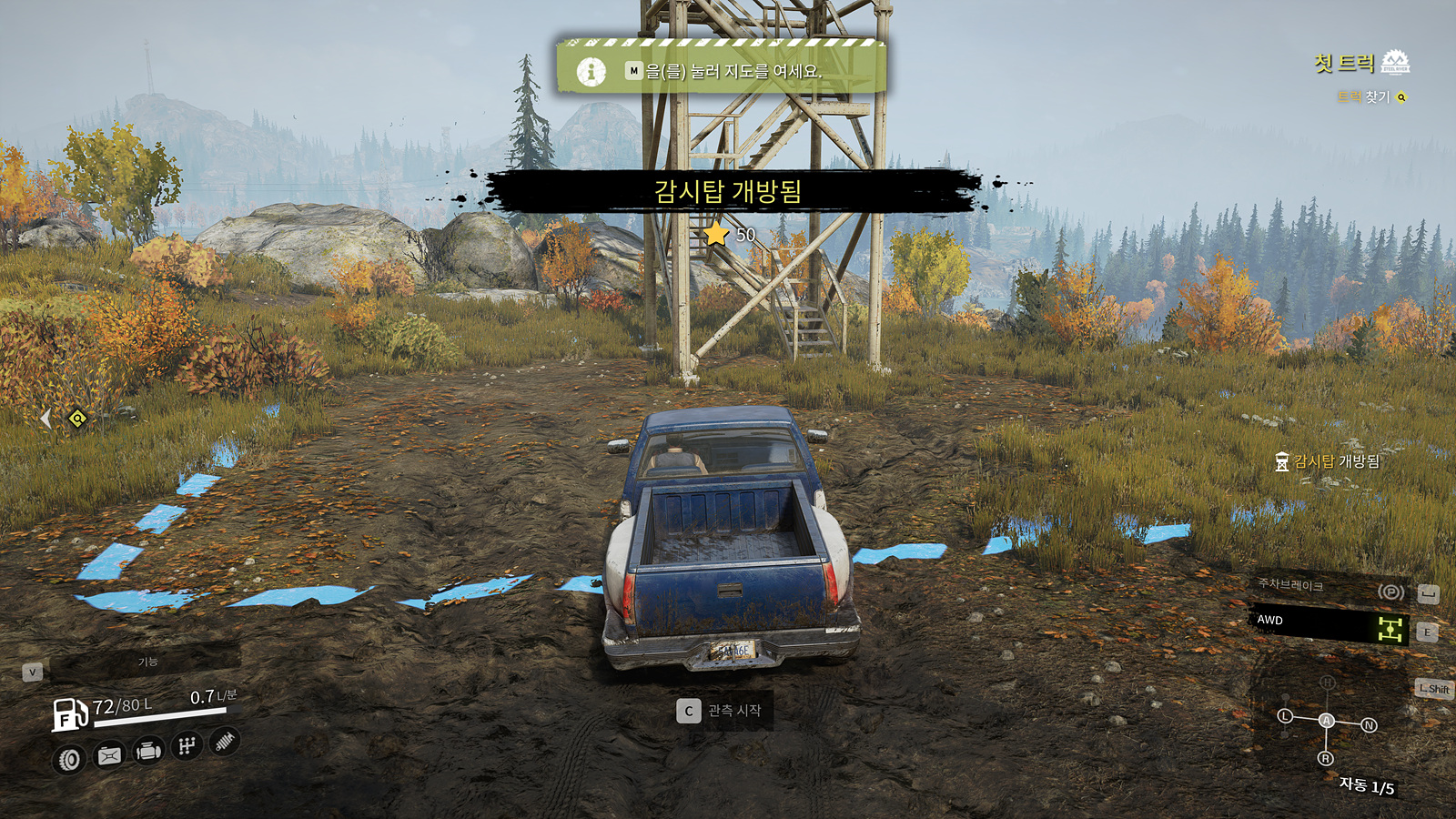Click the yellow objective direction marker
This screenshot has width=1456, height=819.
78,419
